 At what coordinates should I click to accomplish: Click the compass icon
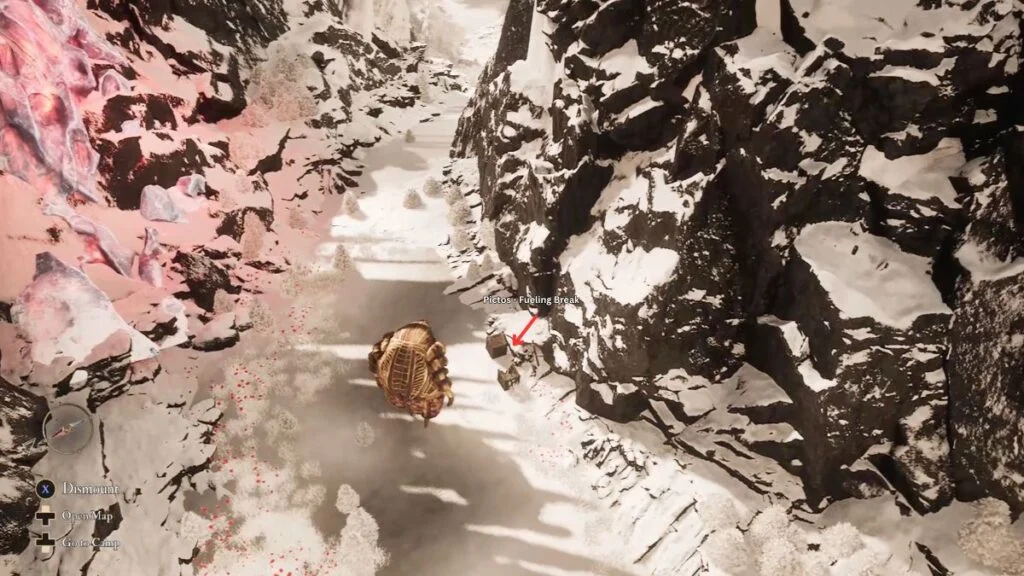(69, 429)
